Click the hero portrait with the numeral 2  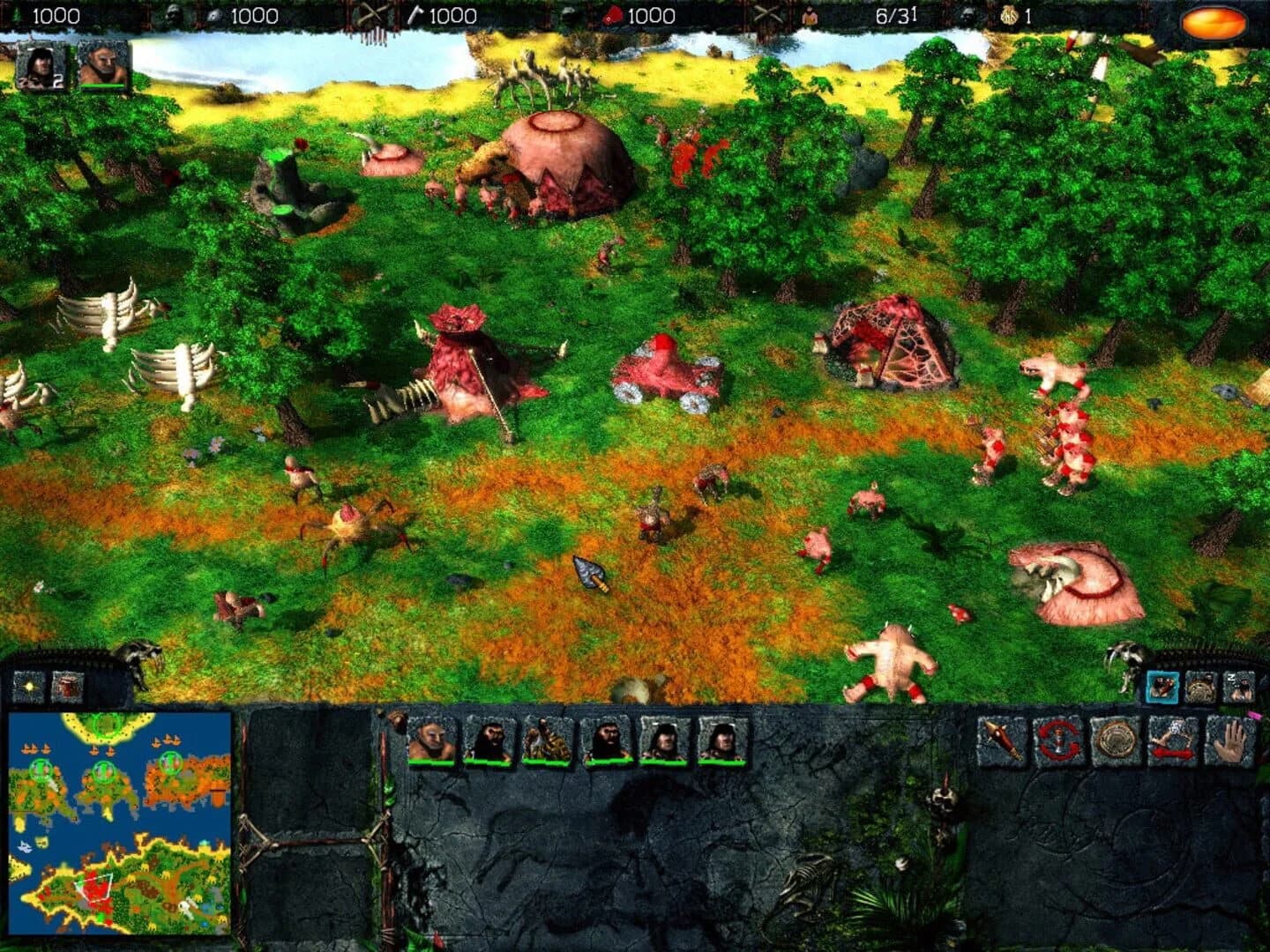click(39, 68)
